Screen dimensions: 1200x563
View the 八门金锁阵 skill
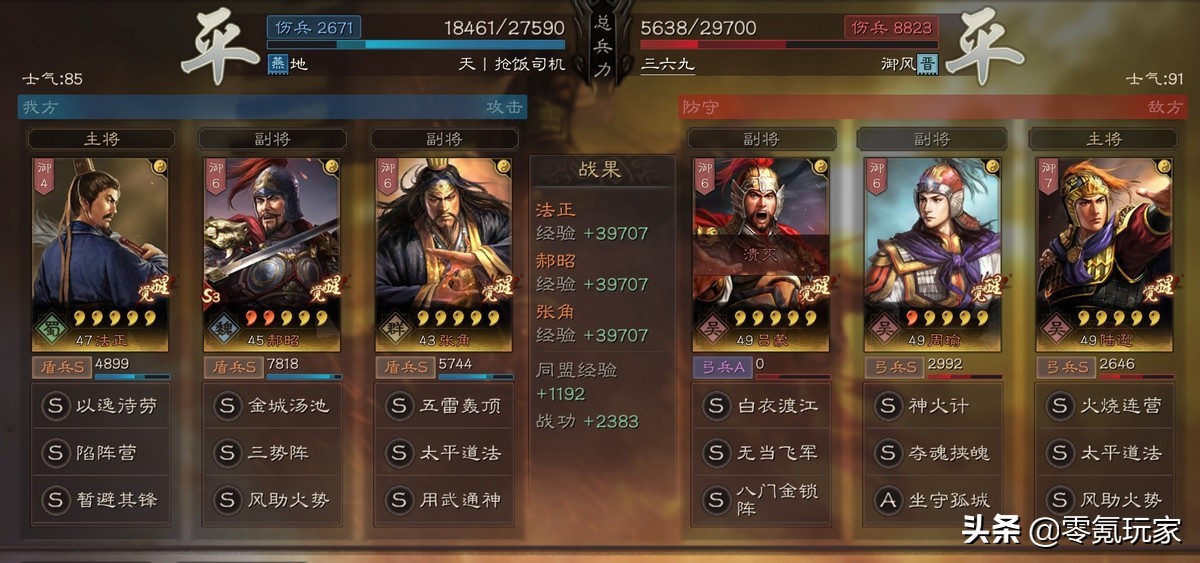pos(760,499)
